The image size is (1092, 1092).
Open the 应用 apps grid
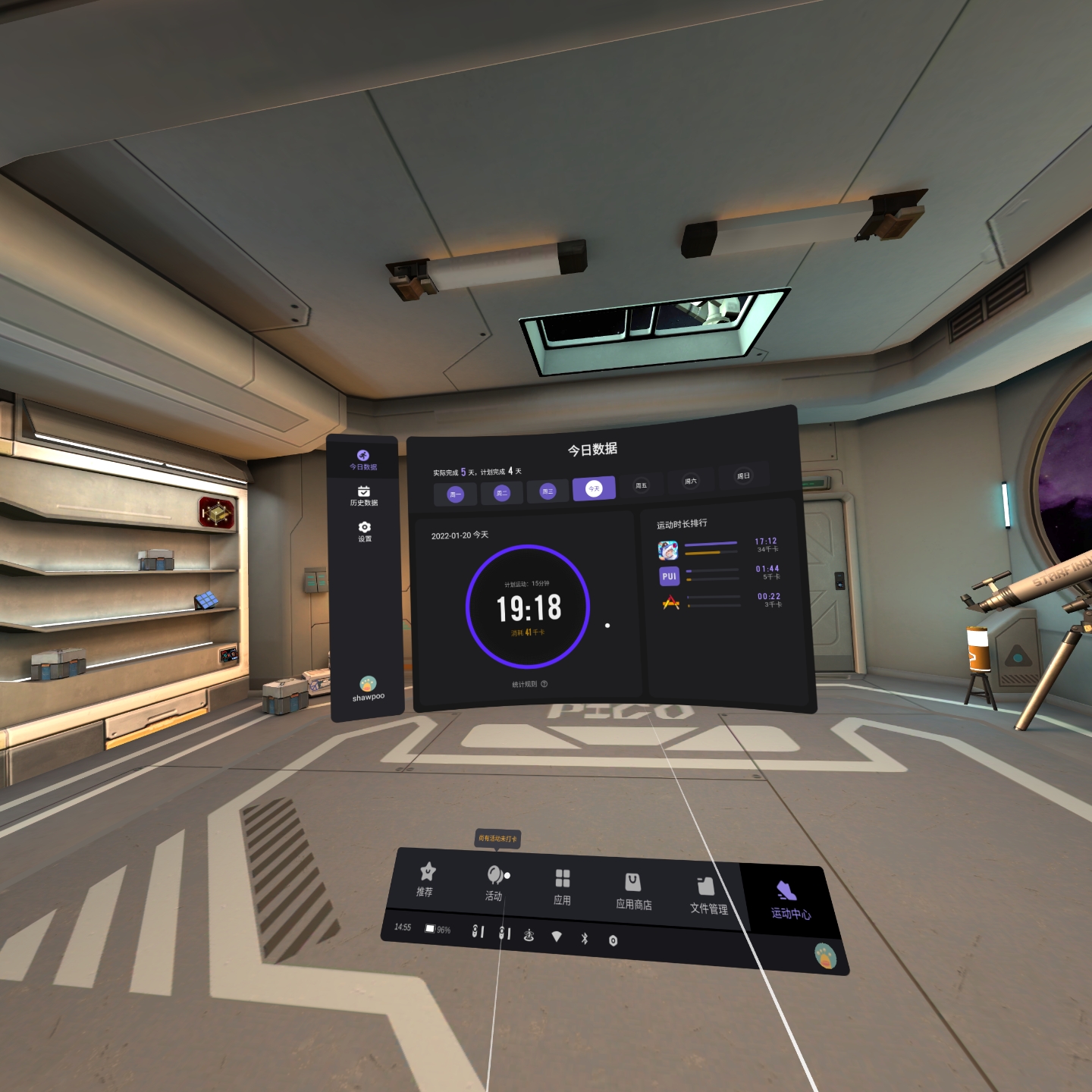pyautogui.click(x=562, y=886)
